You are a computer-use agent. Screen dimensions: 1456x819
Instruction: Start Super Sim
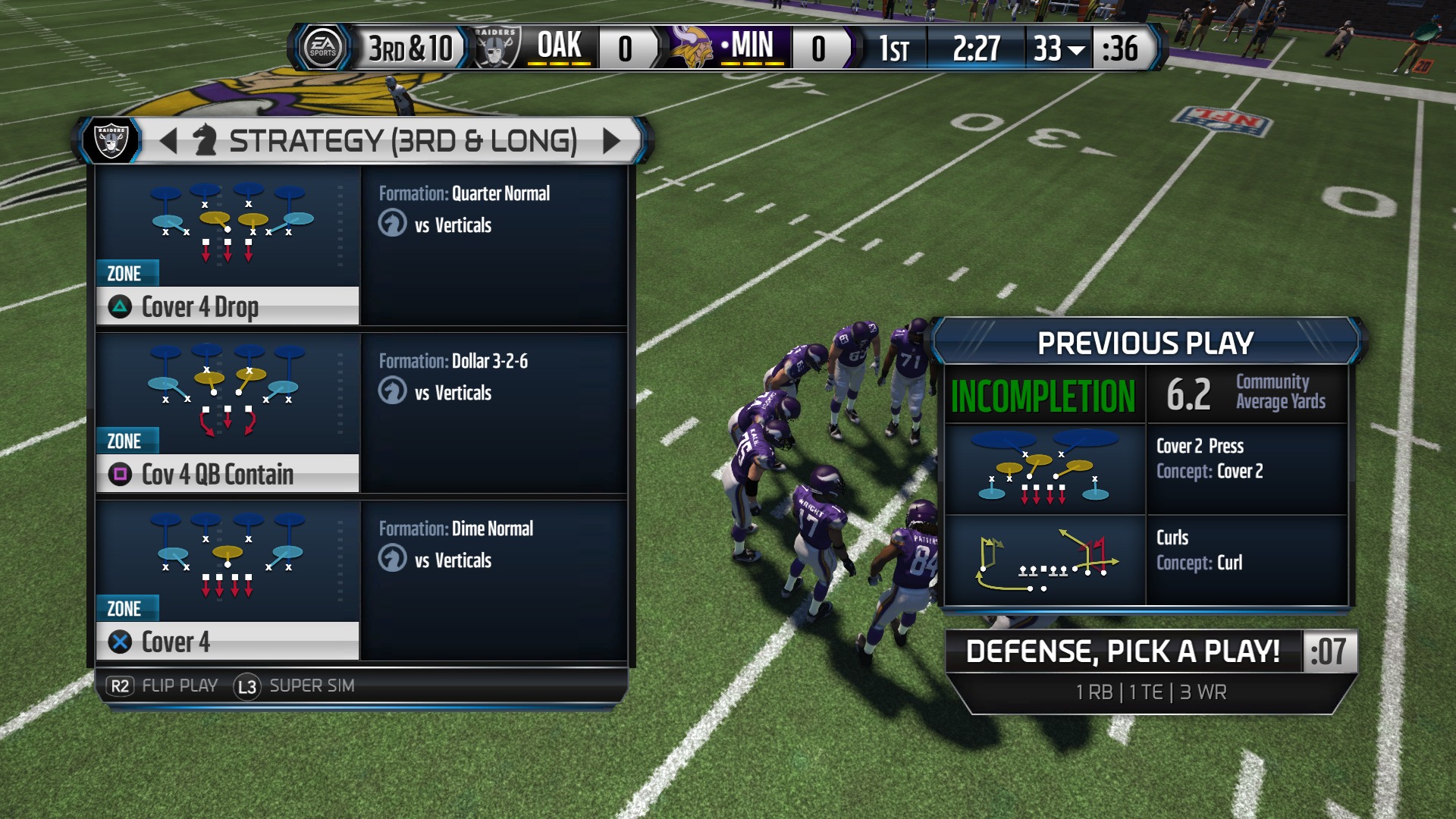[x=294, y=686]
